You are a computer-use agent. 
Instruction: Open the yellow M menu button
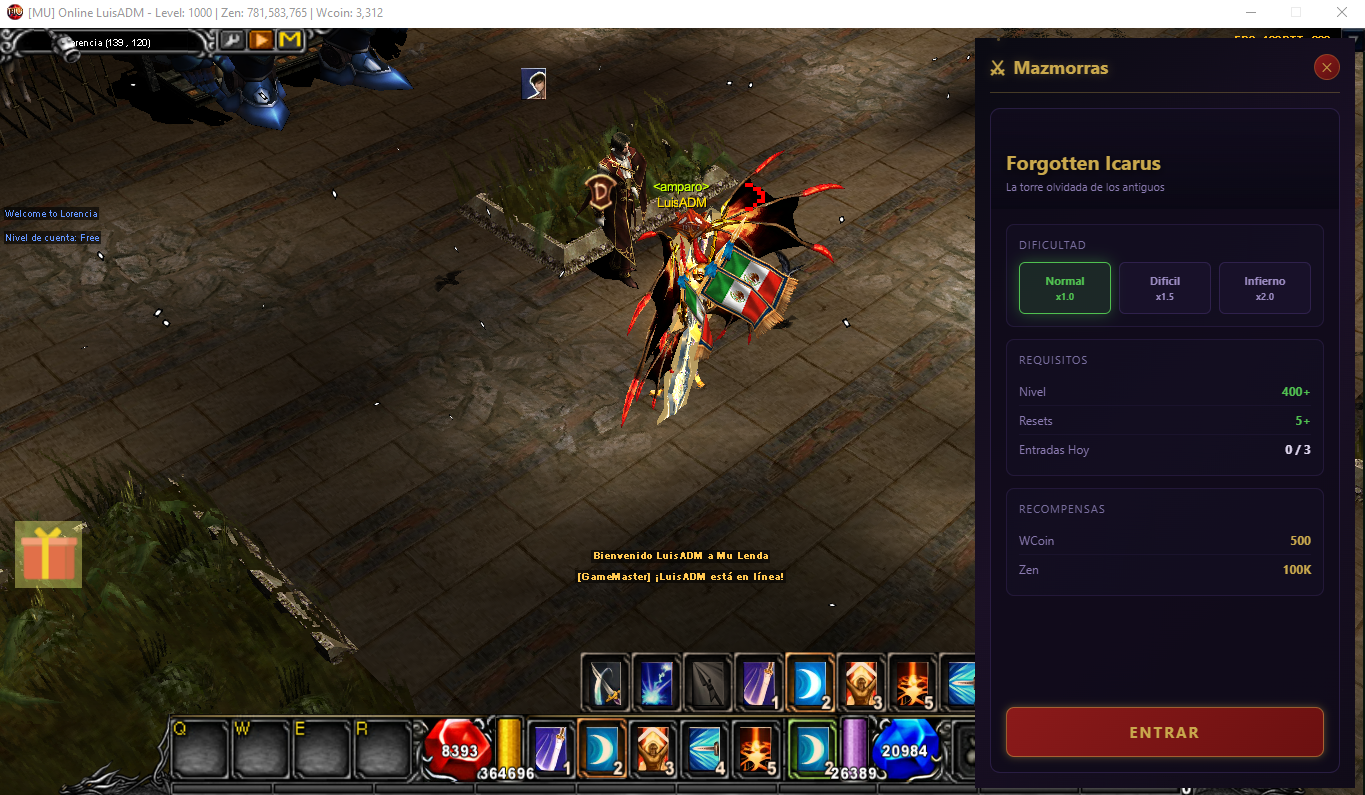[x=290, y=40]
